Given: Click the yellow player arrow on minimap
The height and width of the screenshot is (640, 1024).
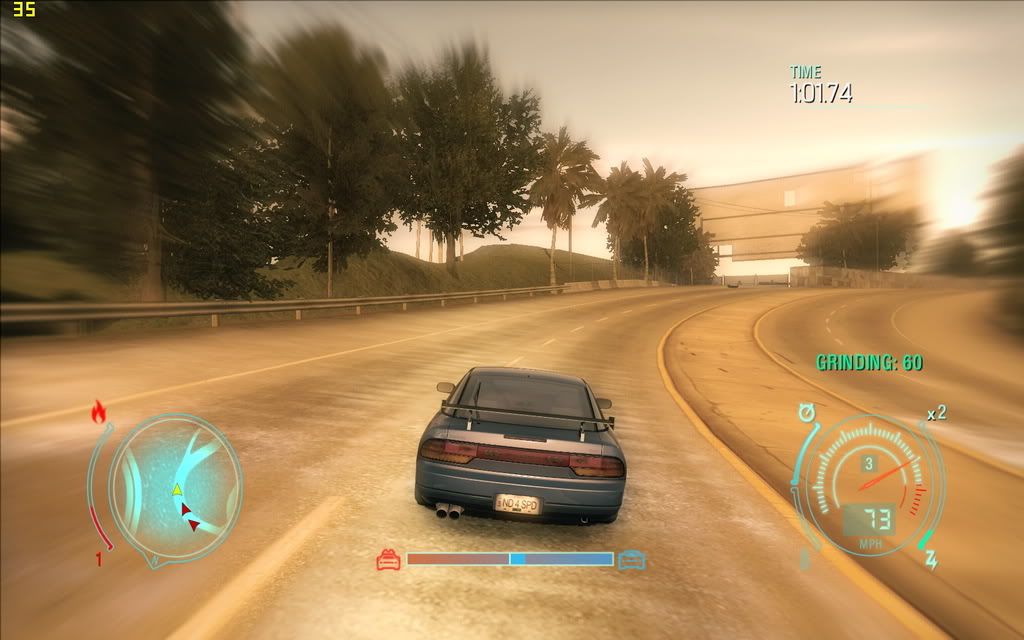Looking at the screenshot, I should [x=177, y=489].
